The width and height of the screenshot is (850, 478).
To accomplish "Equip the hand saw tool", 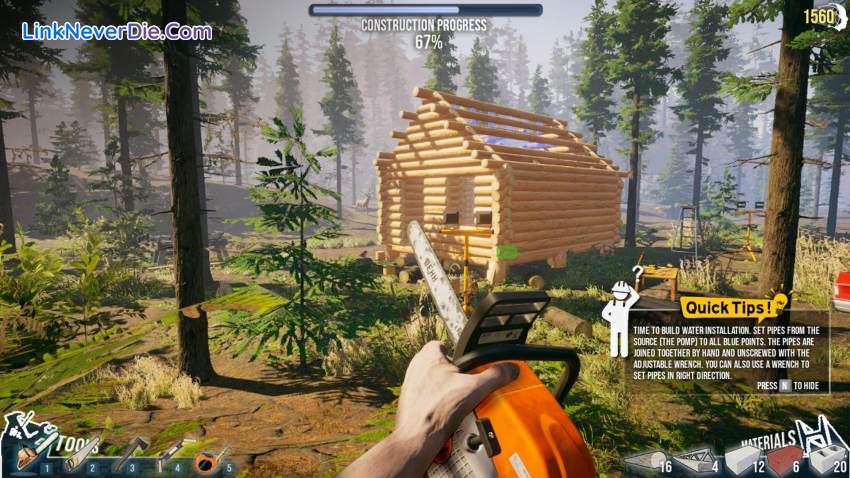I will click(76, 458).
